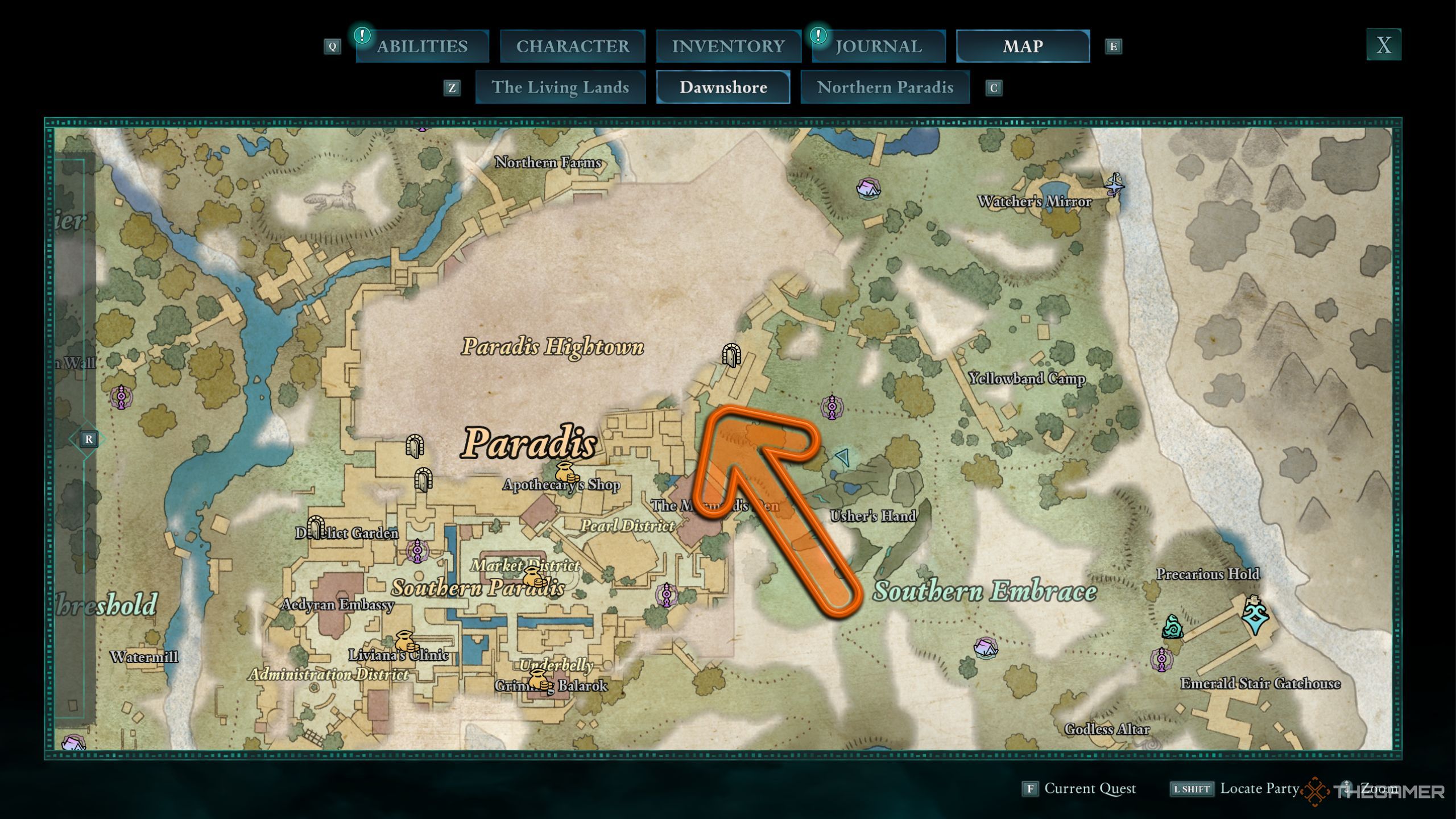Switch to the Abilities tab
Image resolution: width=1456 pixels, height=819 pixels.
point(422,46)
